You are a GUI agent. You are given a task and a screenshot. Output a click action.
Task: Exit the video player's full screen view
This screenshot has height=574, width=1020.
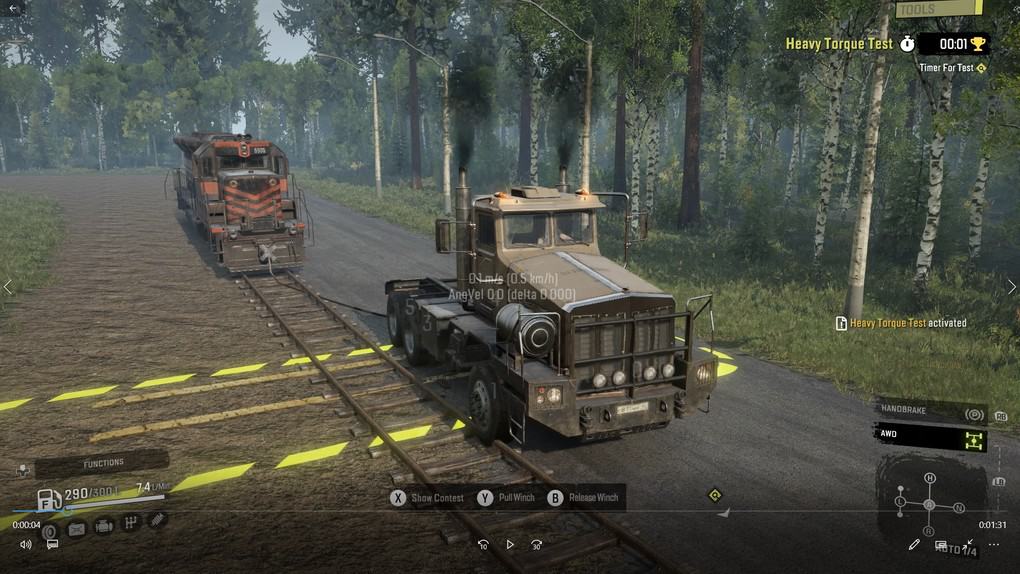coord(968,545)
